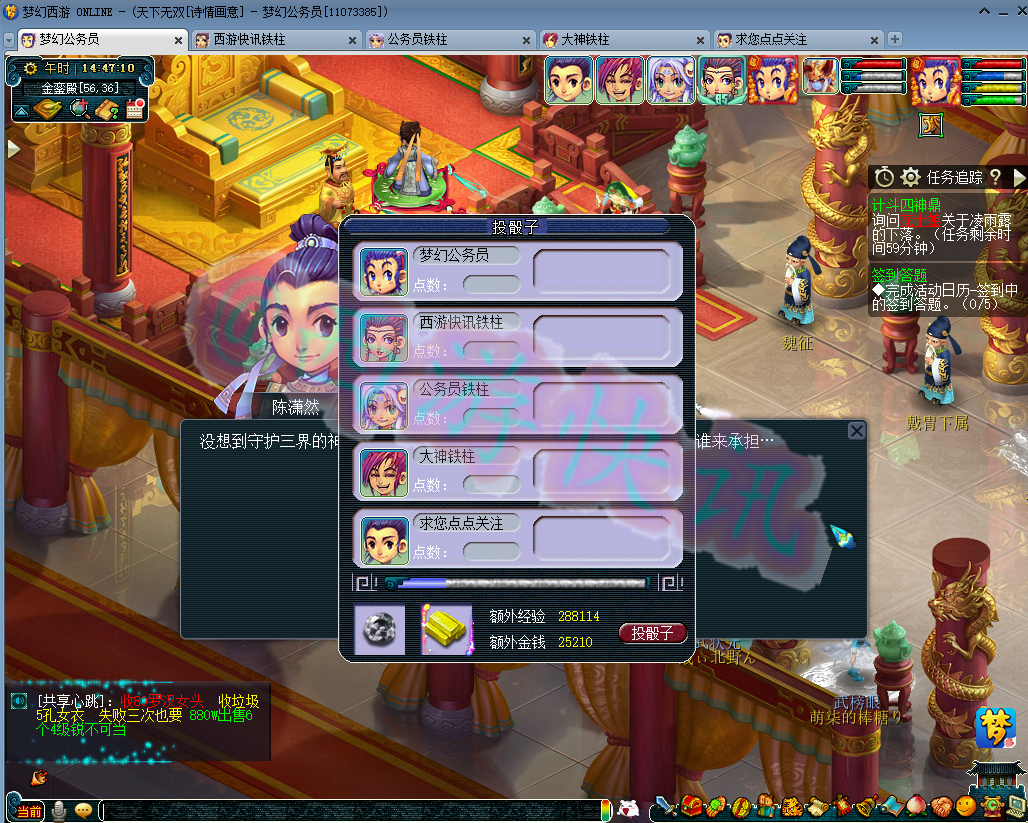Image resolution: width=1028 pixels, height=823 pixels.
Task: Open the red treasure chest bag icon
Action: click(x=691, y=806)
